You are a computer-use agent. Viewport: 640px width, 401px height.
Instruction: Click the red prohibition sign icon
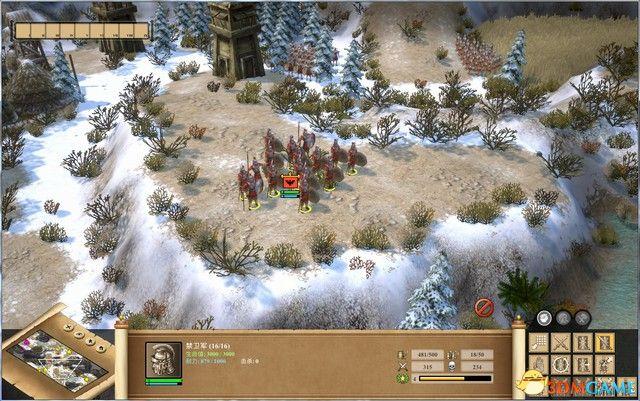[482, 304]
